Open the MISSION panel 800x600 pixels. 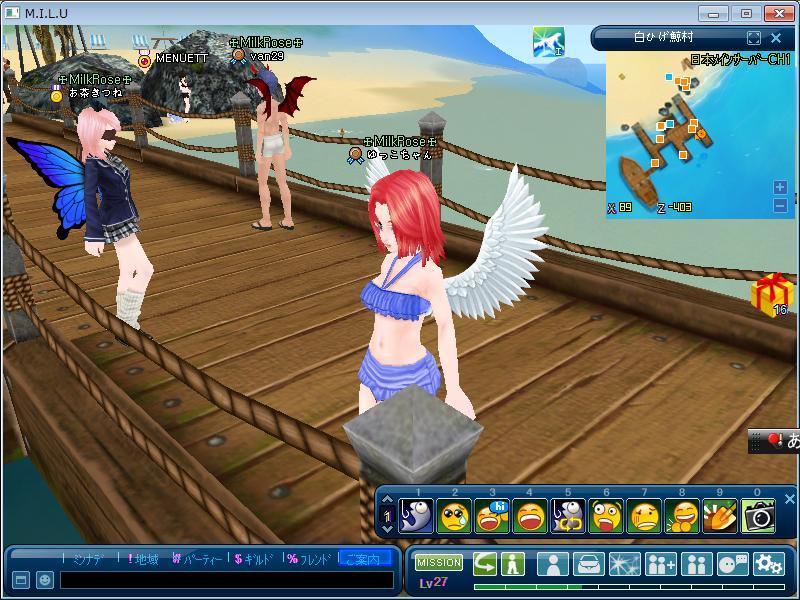click(x=438, y=563)
